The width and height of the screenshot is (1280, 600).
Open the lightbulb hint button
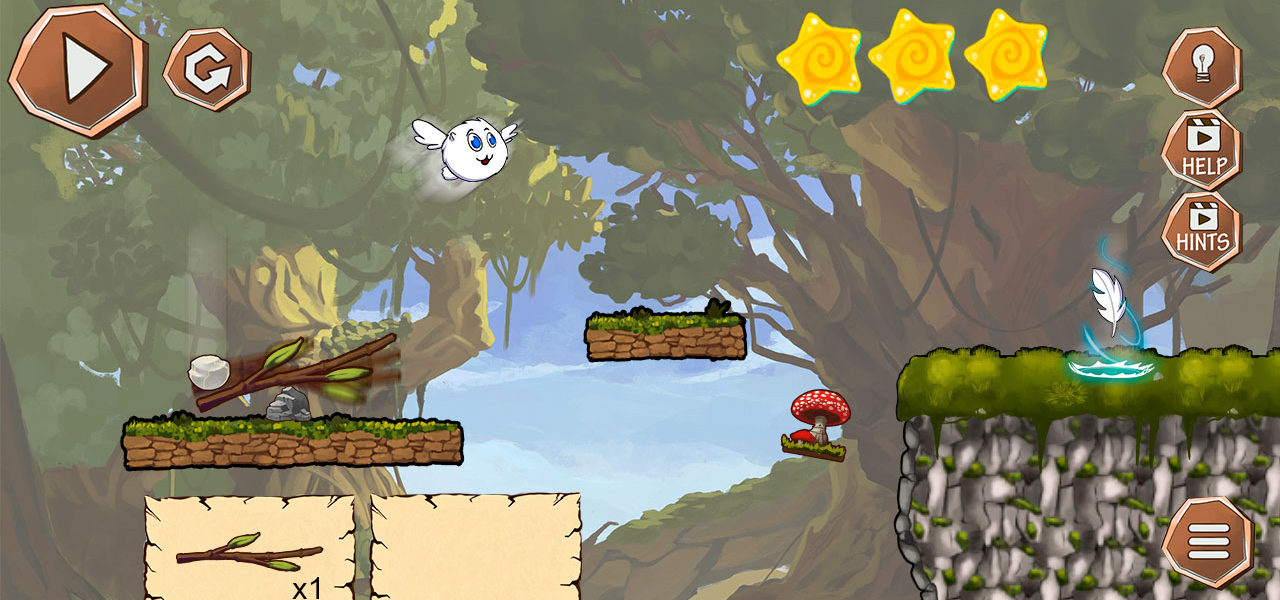point(1201,66)
